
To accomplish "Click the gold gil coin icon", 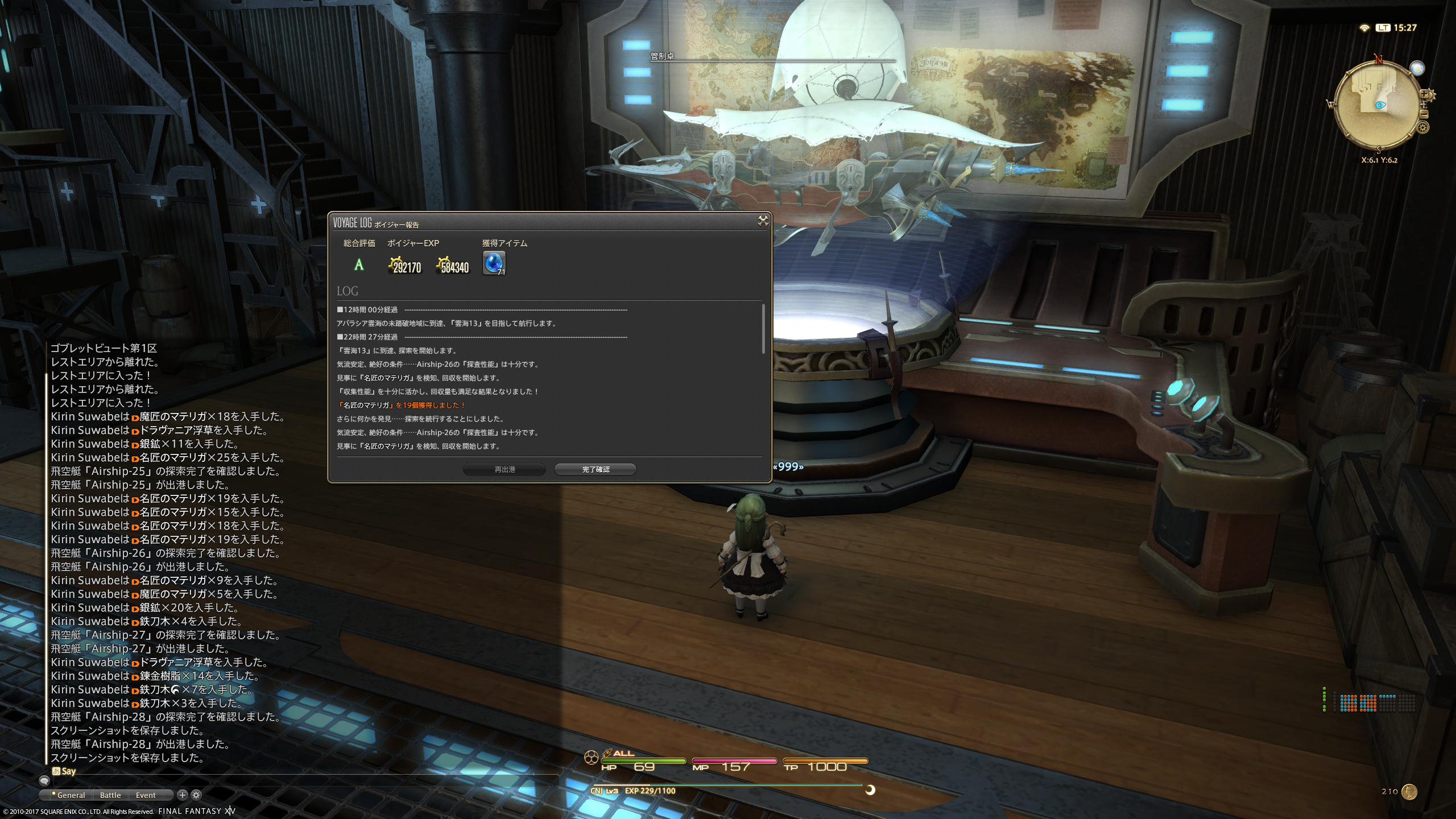I will (1409, 791).
